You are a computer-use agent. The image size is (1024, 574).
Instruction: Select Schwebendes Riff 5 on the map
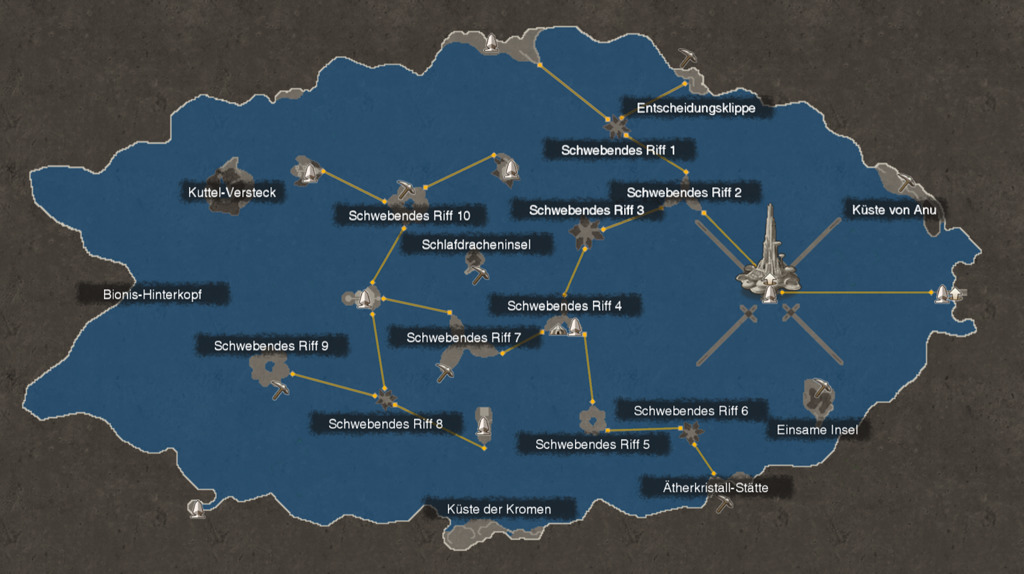tap(592, 444)
